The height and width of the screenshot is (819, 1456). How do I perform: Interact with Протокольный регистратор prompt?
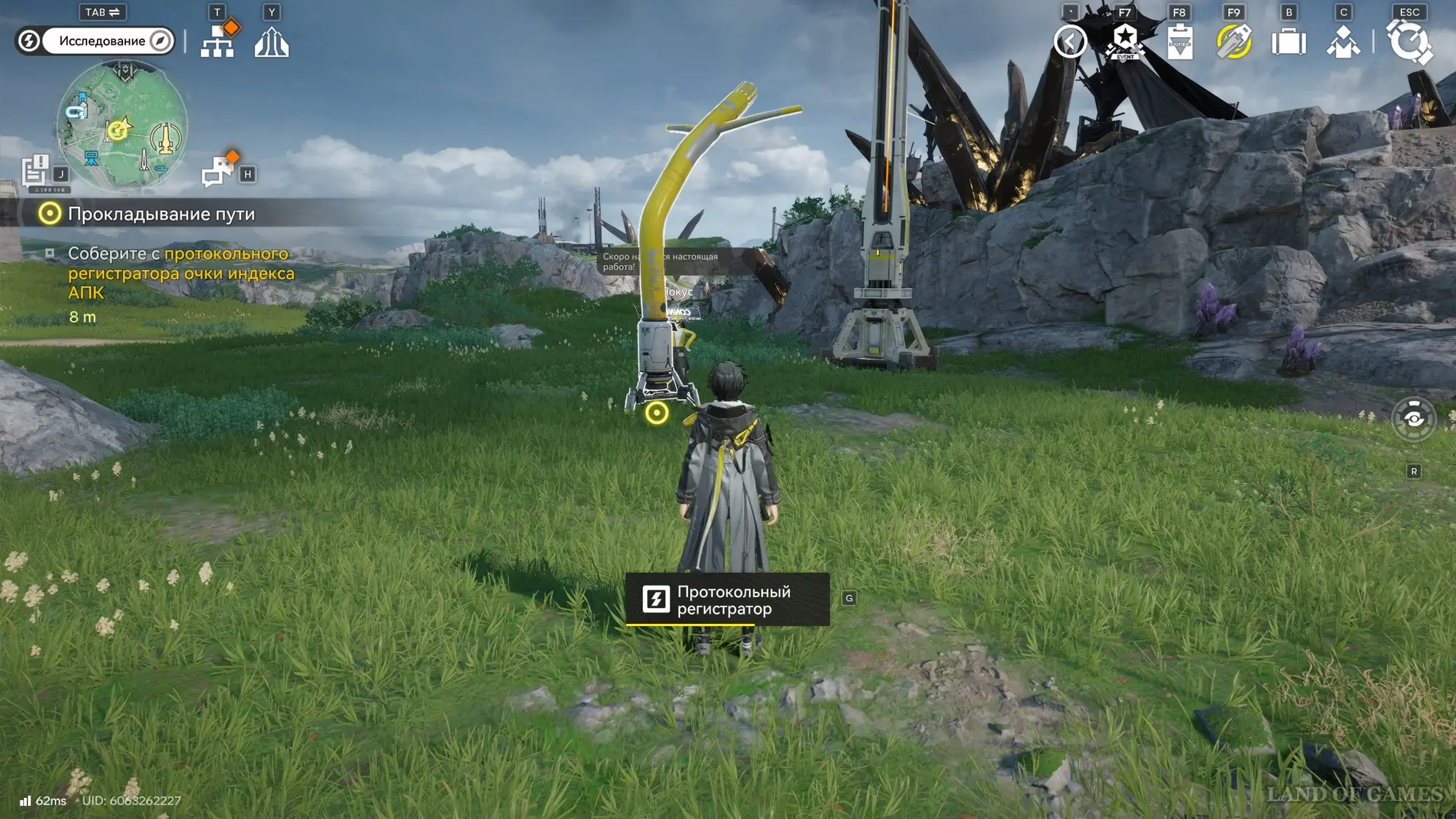coord(727,600)
